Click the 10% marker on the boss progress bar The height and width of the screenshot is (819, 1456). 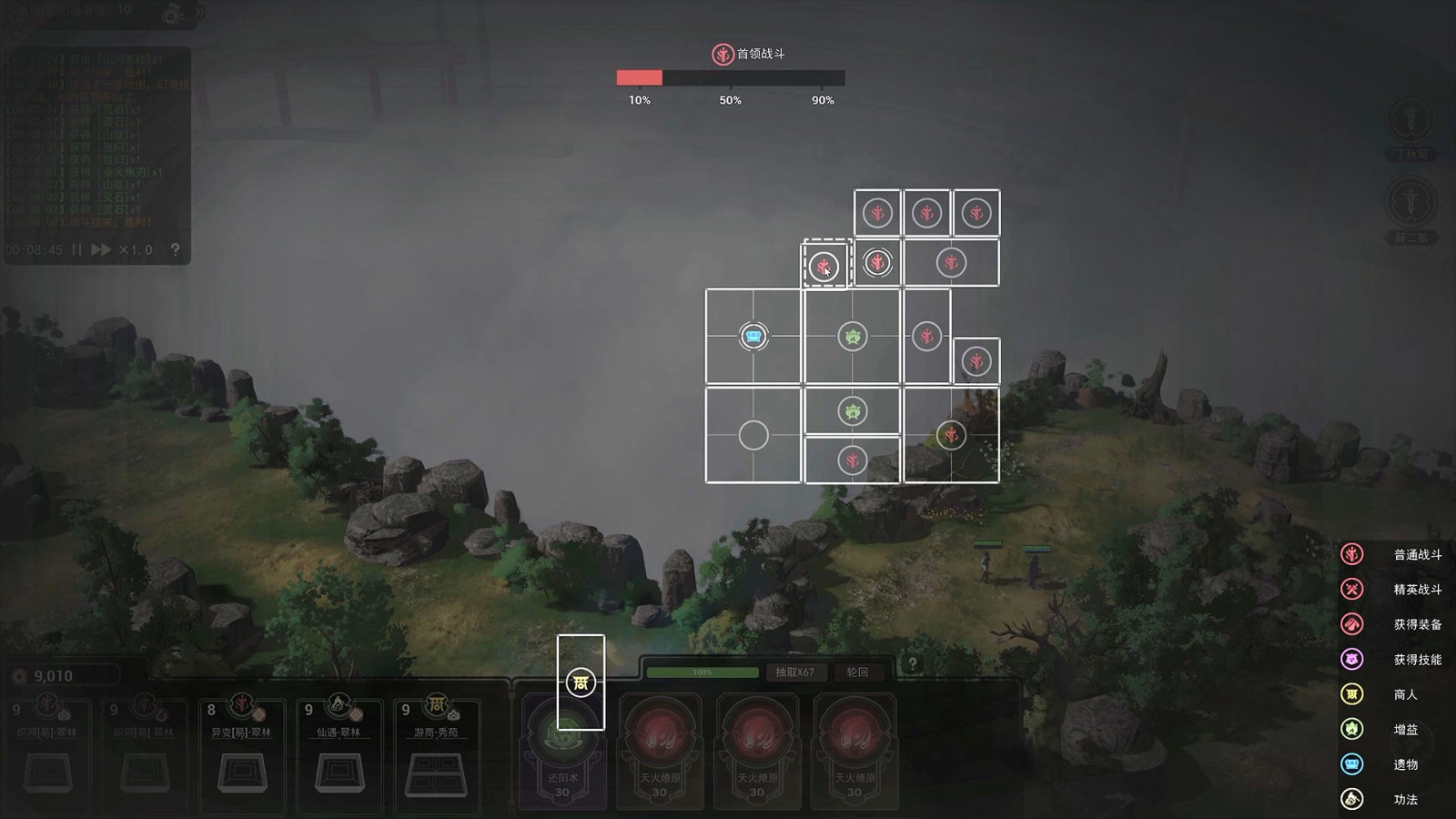tap(640, 101)
